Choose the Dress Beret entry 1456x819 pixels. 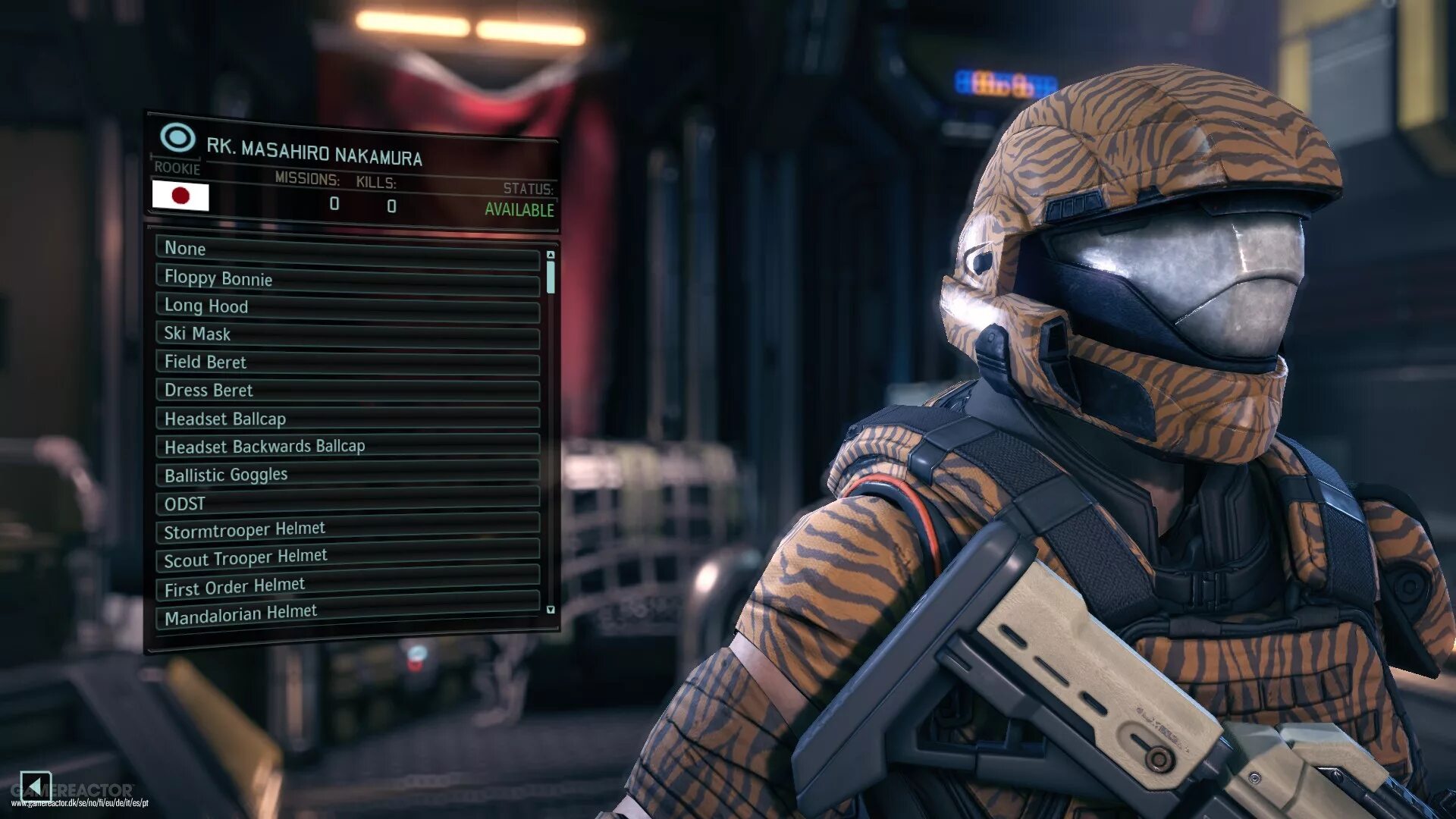click(x=347, y=391)
